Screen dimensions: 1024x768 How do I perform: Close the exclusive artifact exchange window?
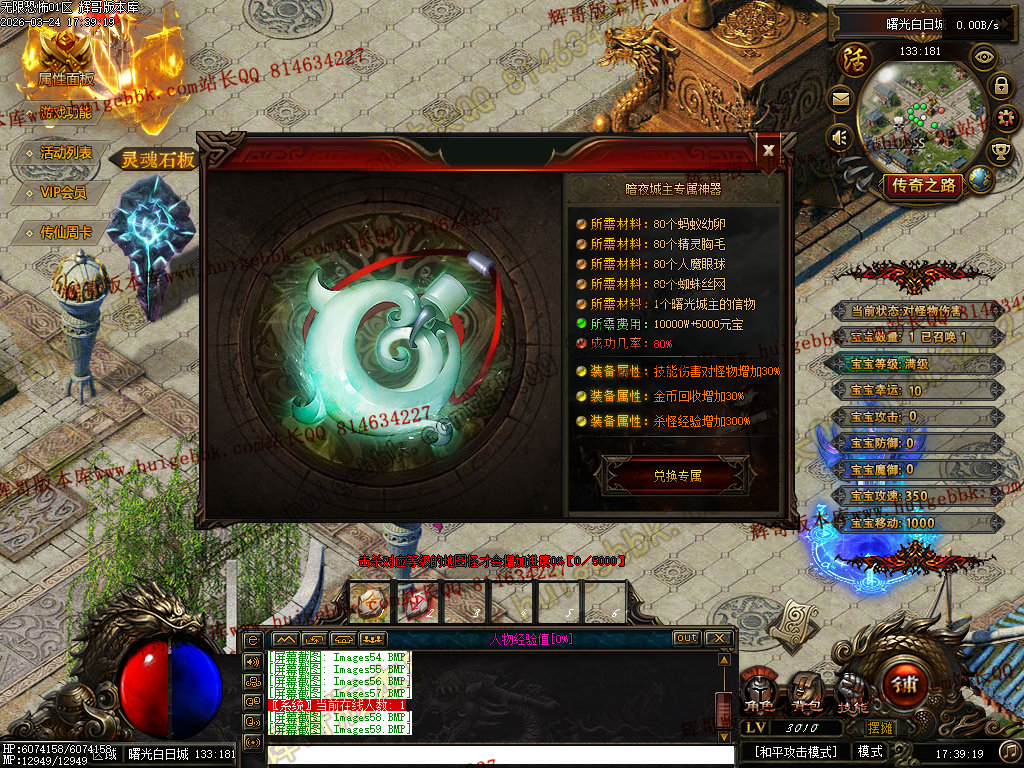click(x=768, y=150)
